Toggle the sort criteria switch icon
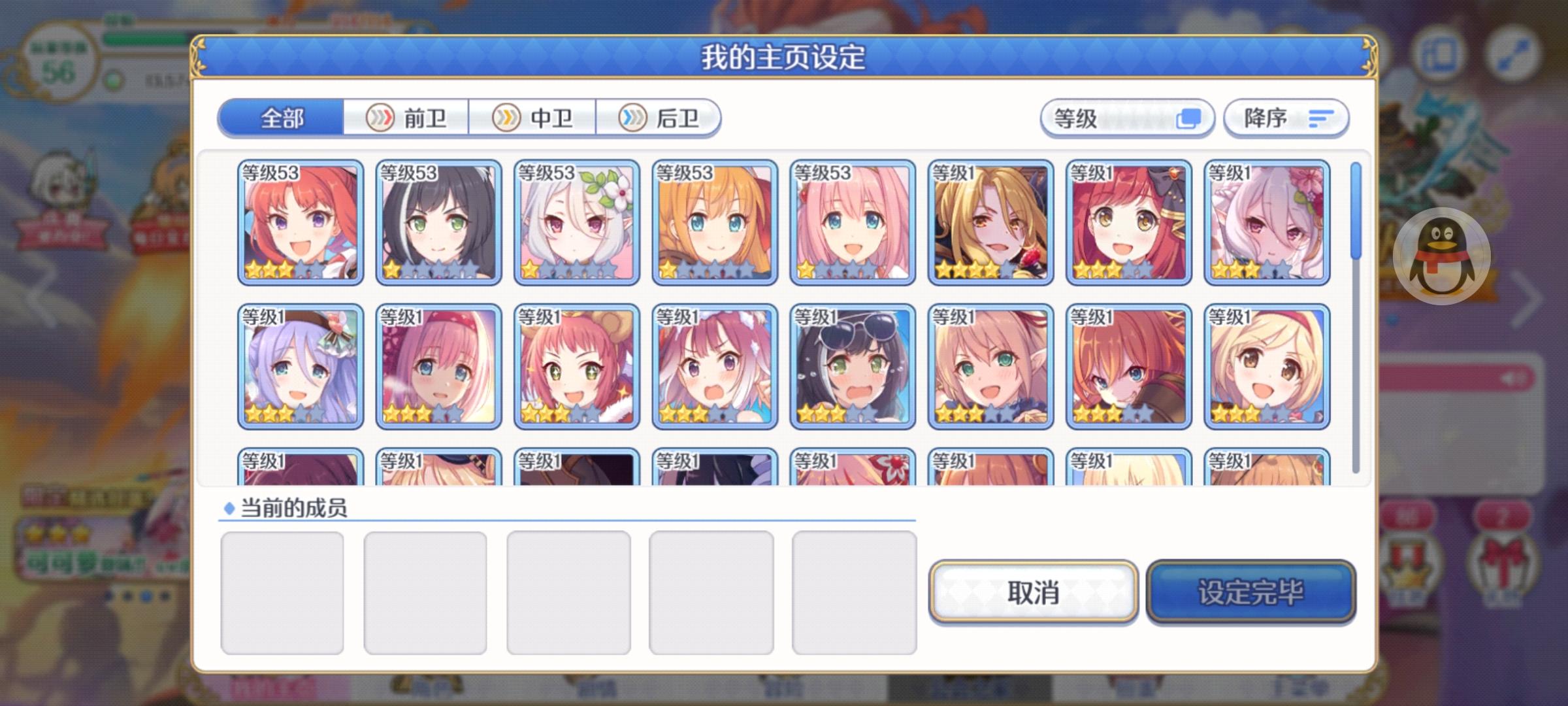Screen dimensions: 1568x706 1190,118
